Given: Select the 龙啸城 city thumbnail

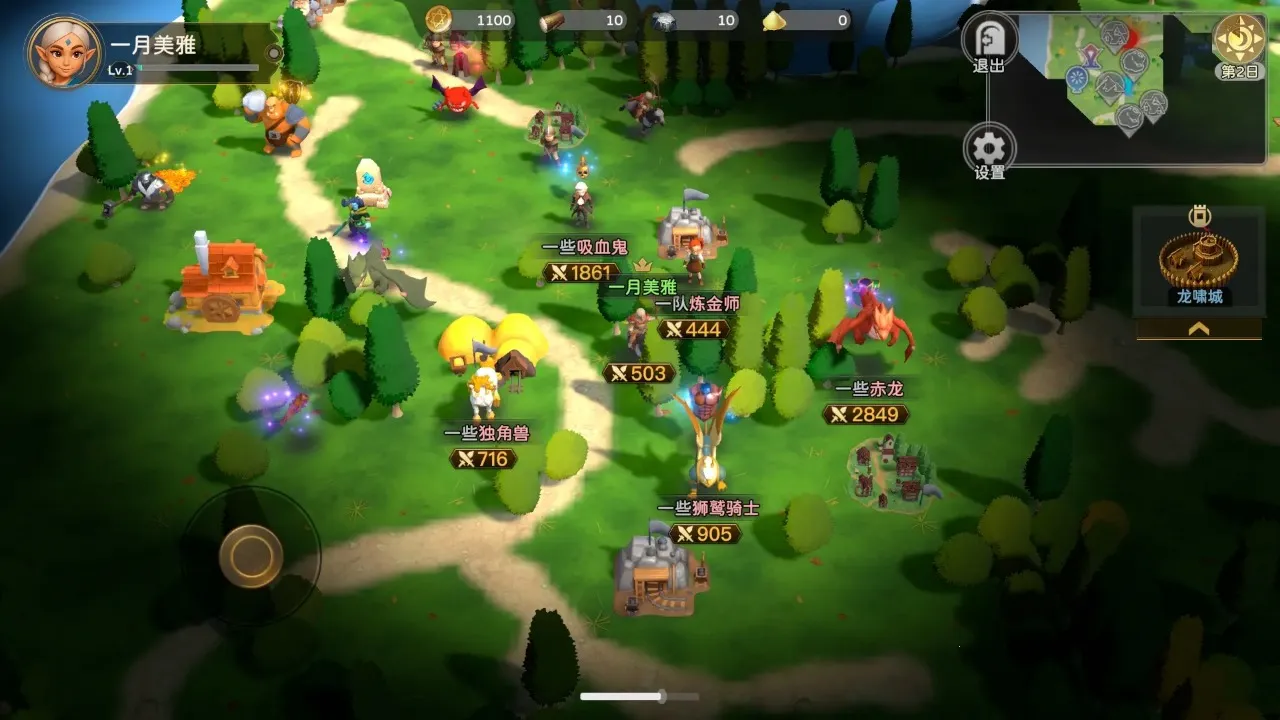Looking at the screenshot, I should 1197,260.
